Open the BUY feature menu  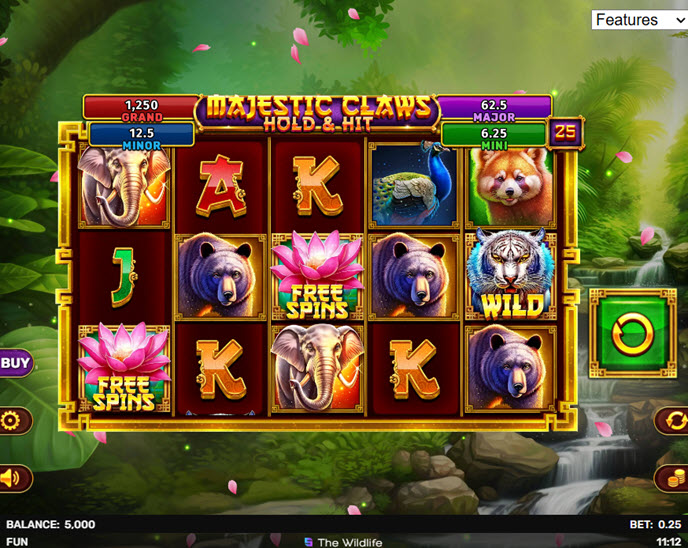coord(13,363)
